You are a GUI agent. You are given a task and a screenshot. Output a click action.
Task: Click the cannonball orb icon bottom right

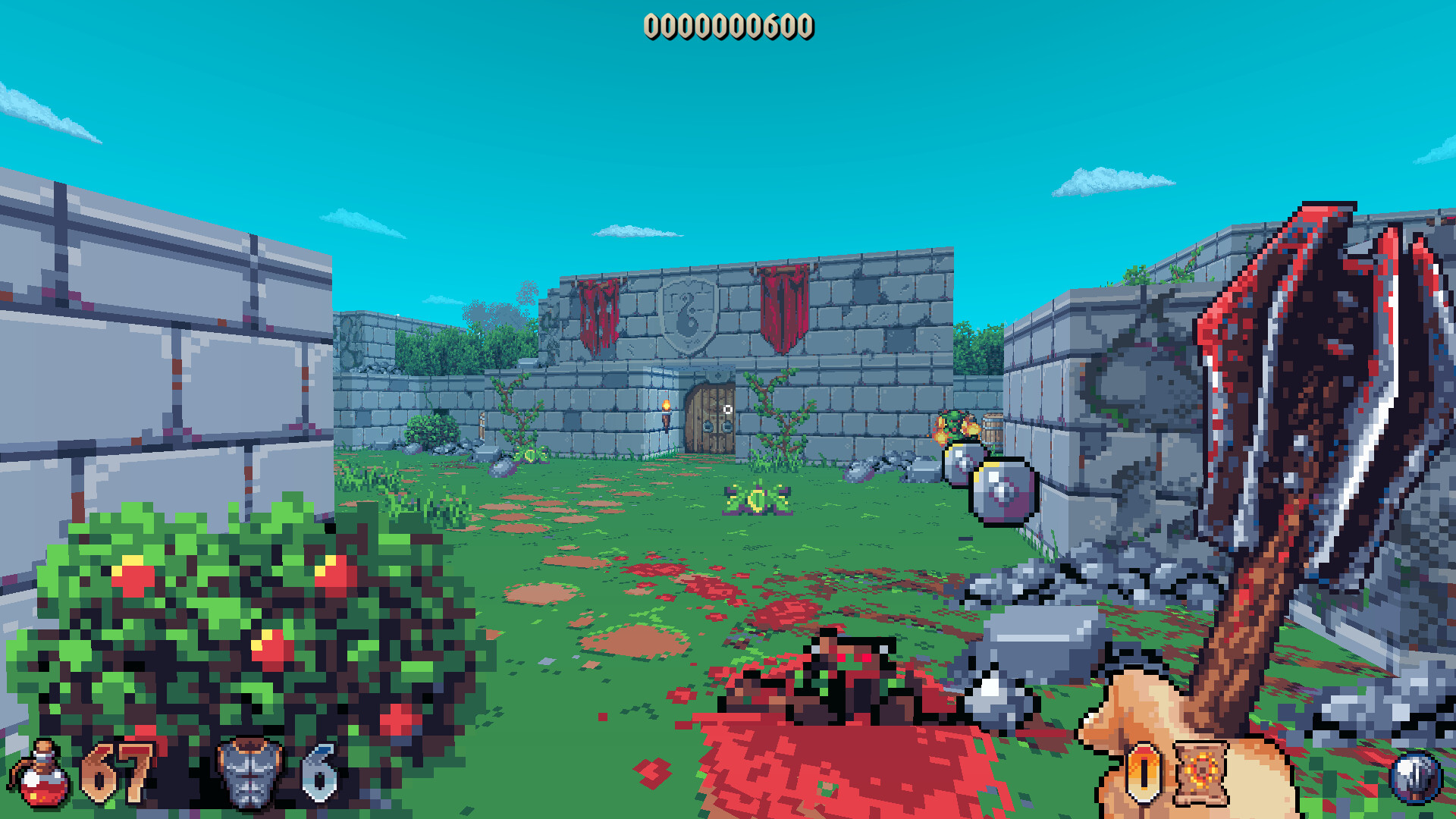tap(1415, 775)
